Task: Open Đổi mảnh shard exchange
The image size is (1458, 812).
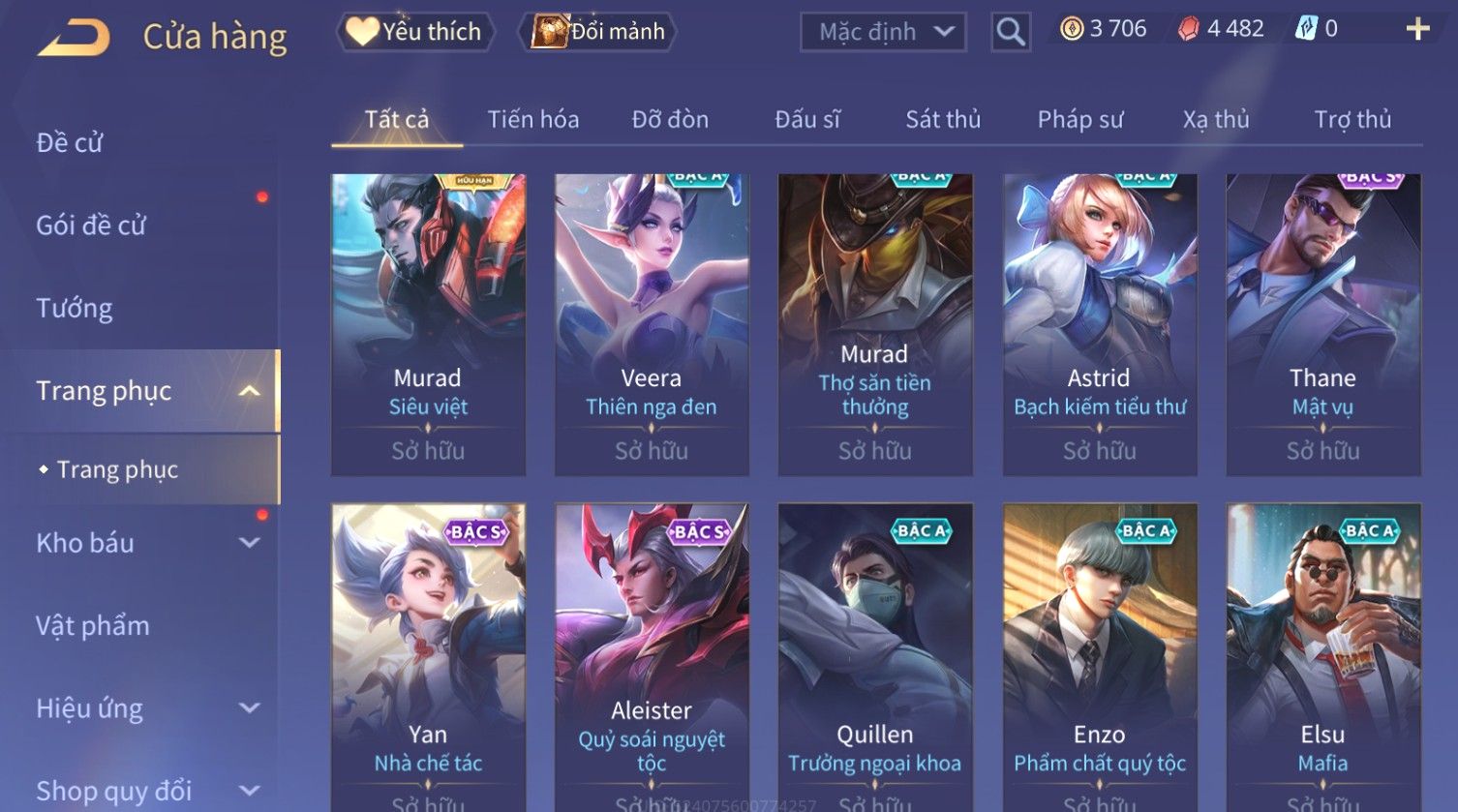Action: coord(599,32)
